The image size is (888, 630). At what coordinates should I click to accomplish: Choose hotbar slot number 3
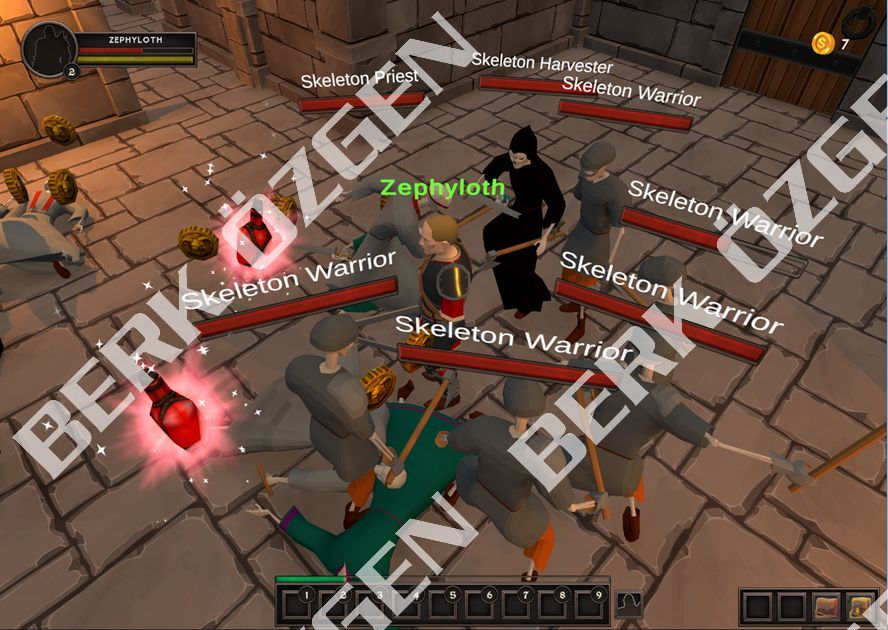pyautogui.click(x=371, y=605)
